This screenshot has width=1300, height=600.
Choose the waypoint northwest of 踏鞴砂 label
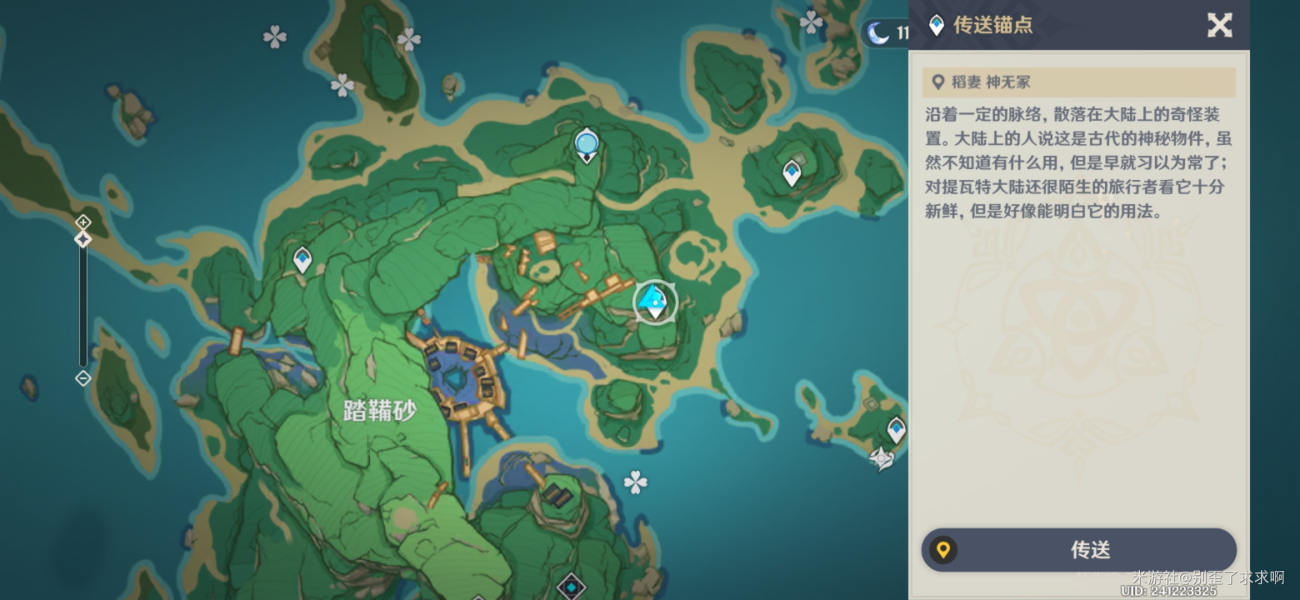[302, 260]
